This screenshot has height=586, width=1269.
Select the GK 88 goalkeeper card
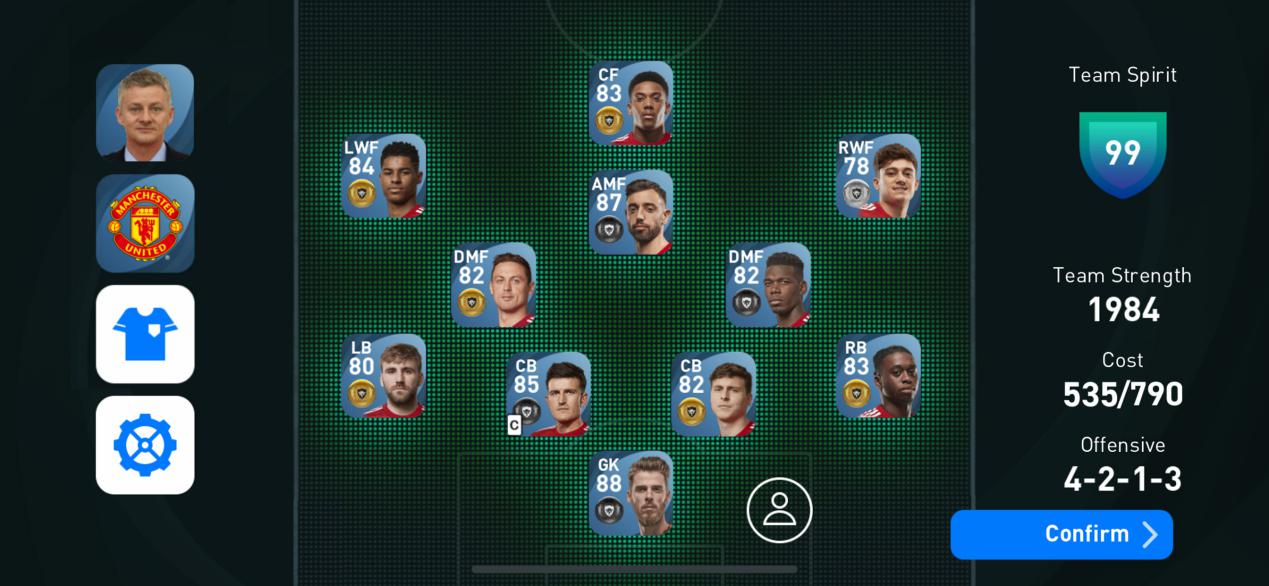tap(630, 493)
